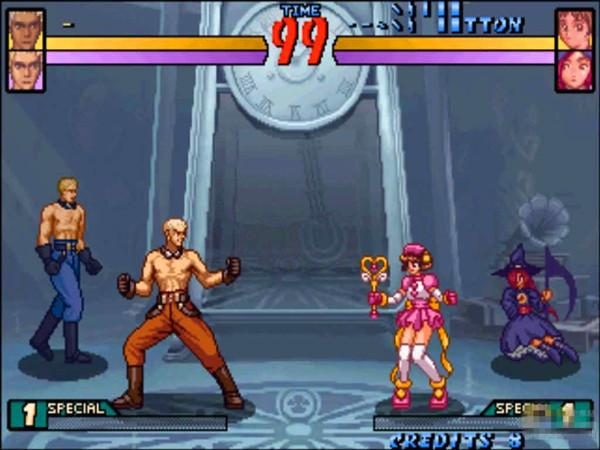The width and height of the screenshot is (600, 450).
Task: Pick the red-haired girl portrait
Action: point(574,70)
